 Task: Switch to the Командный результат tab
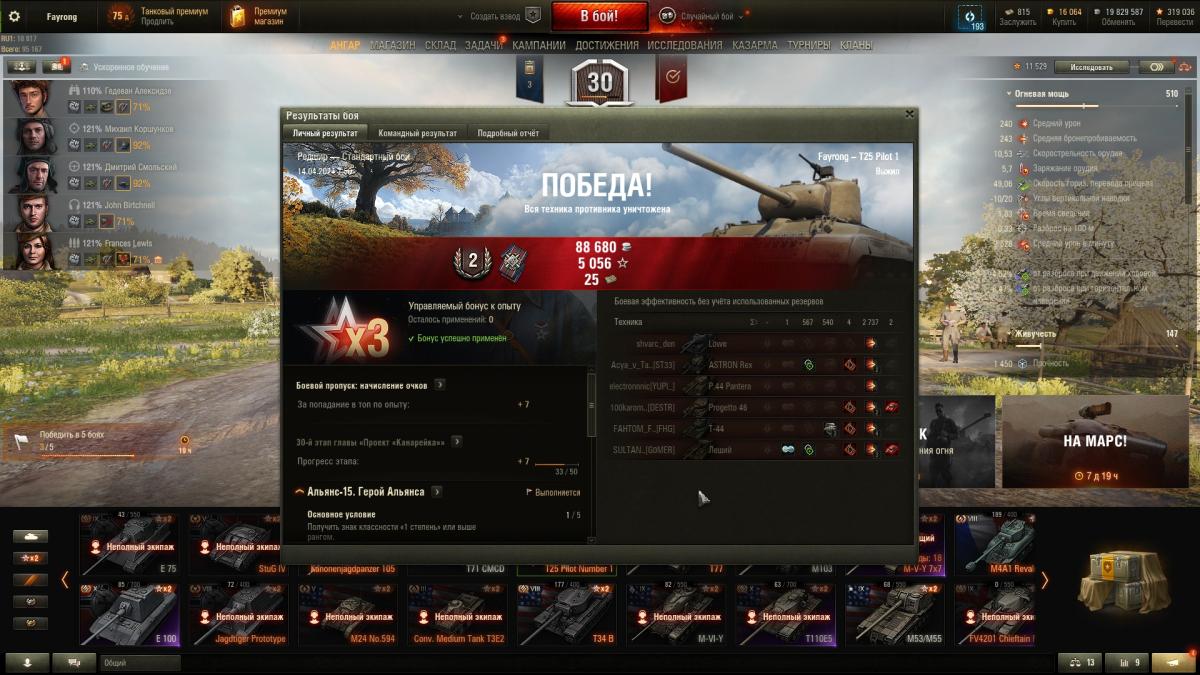point(417,133)
